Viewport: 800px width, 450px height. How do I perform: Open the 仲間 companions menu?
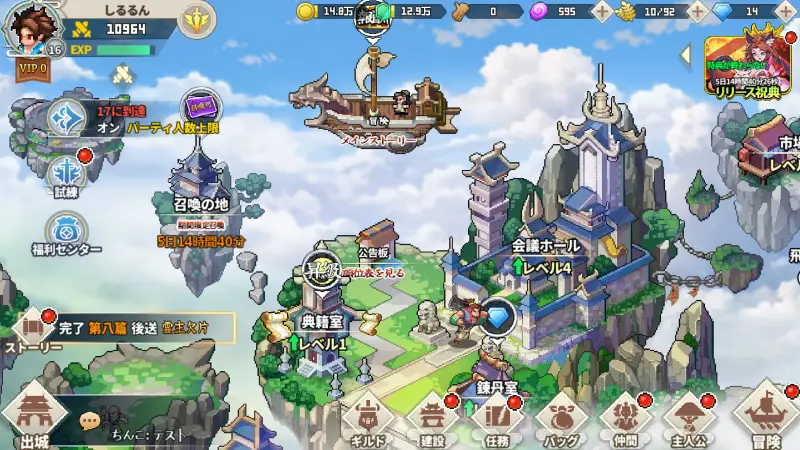pyautogui.click(x=625, y=422)
